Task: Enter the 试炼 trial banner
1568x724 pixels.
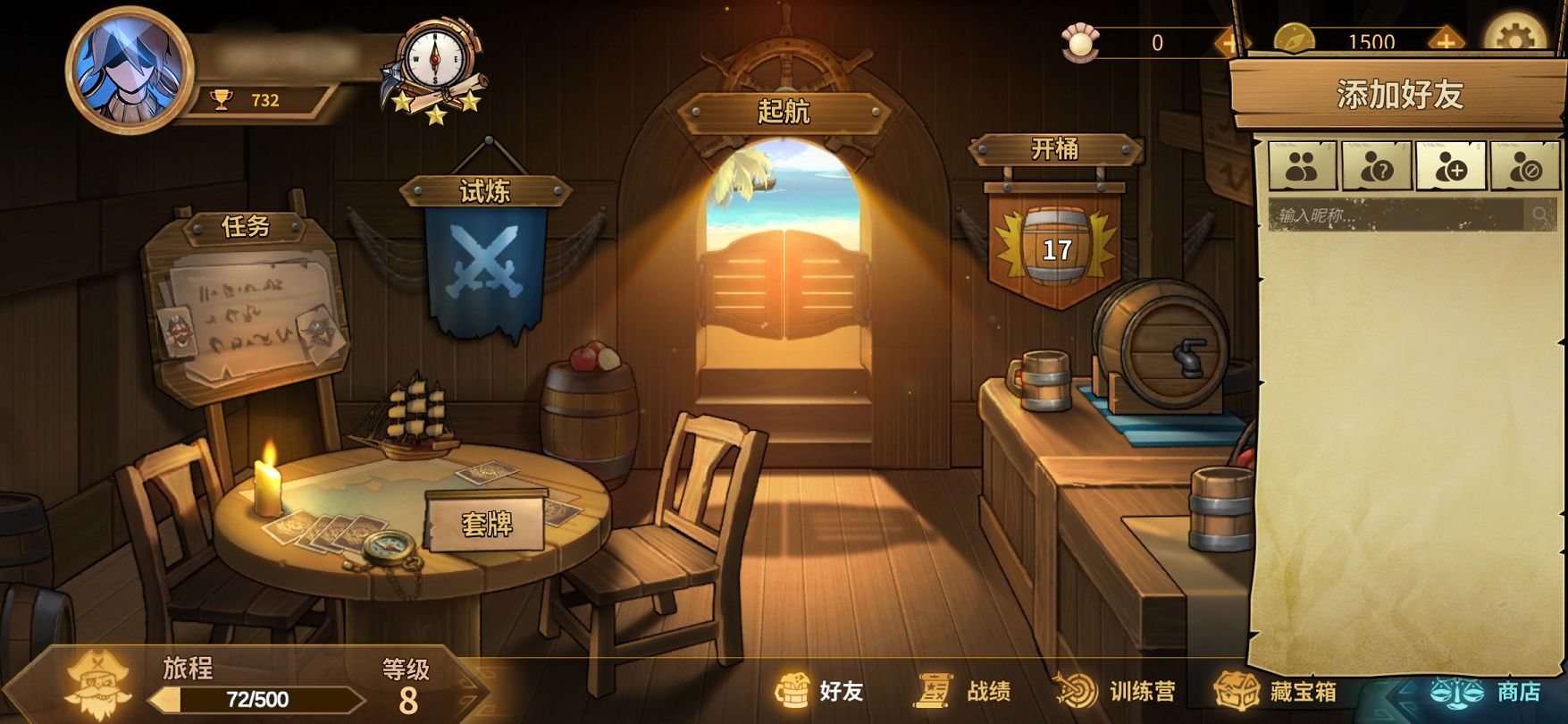Action: pyautogui.click(x=485, y=259)
